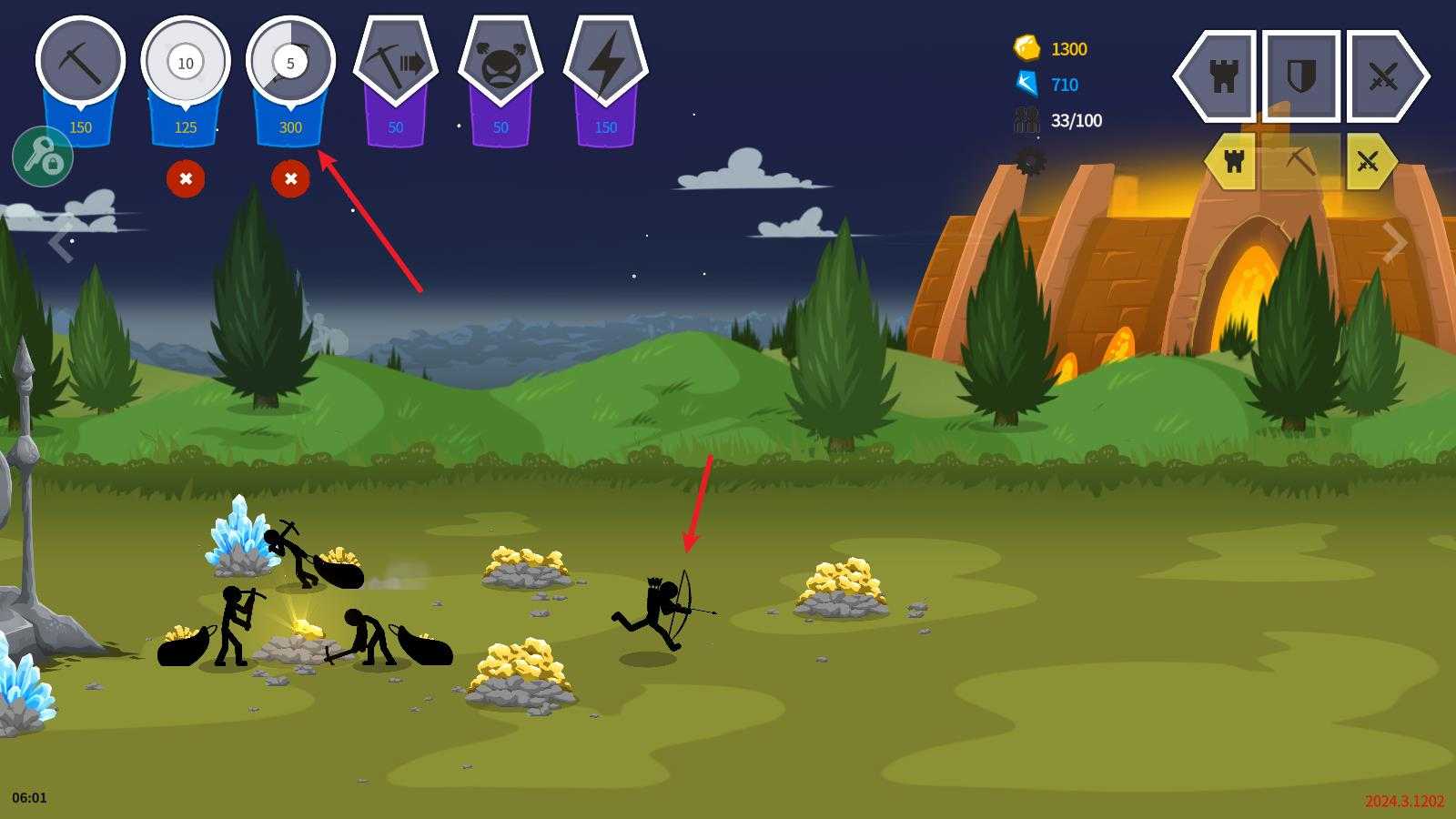Order army to attack with white swords button

pyautogui.click(x=1384, y=76)
